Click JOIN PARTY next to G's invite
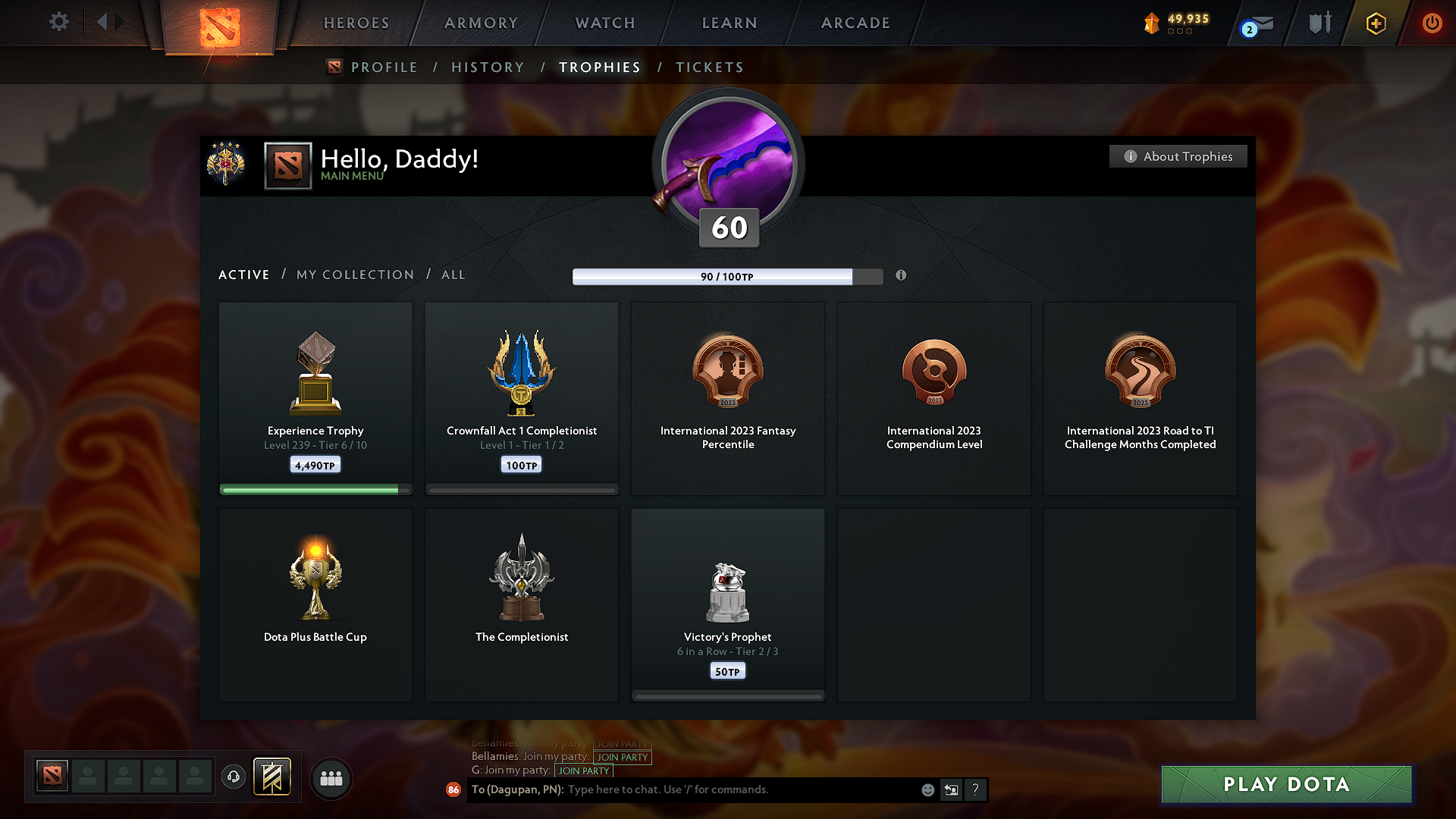 (584, 770)
